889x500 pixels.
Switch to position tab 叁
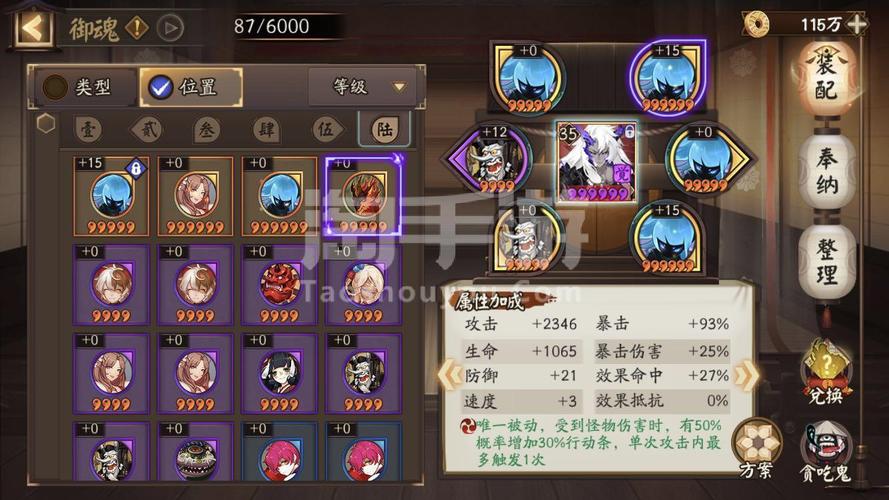tap(206, 130)
